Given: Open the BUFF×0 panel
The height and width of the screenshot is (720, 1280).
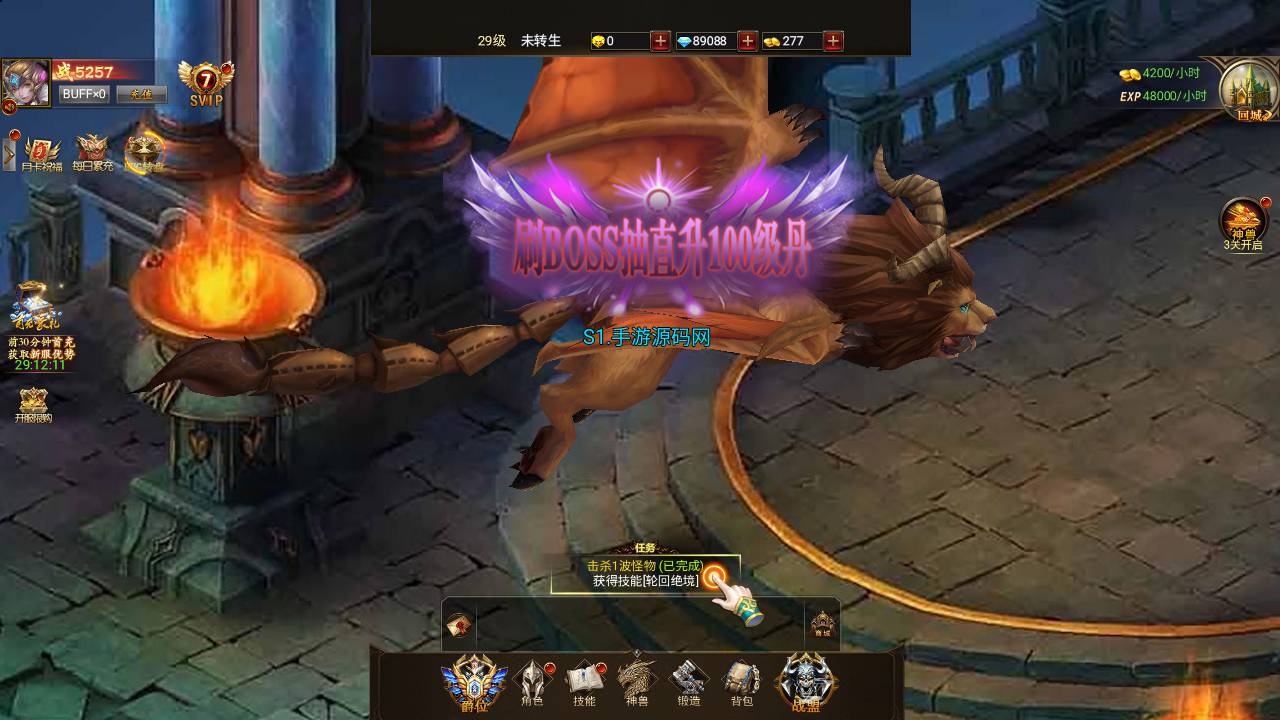Looking at the screenshot, I should click(x=84, y=94).
